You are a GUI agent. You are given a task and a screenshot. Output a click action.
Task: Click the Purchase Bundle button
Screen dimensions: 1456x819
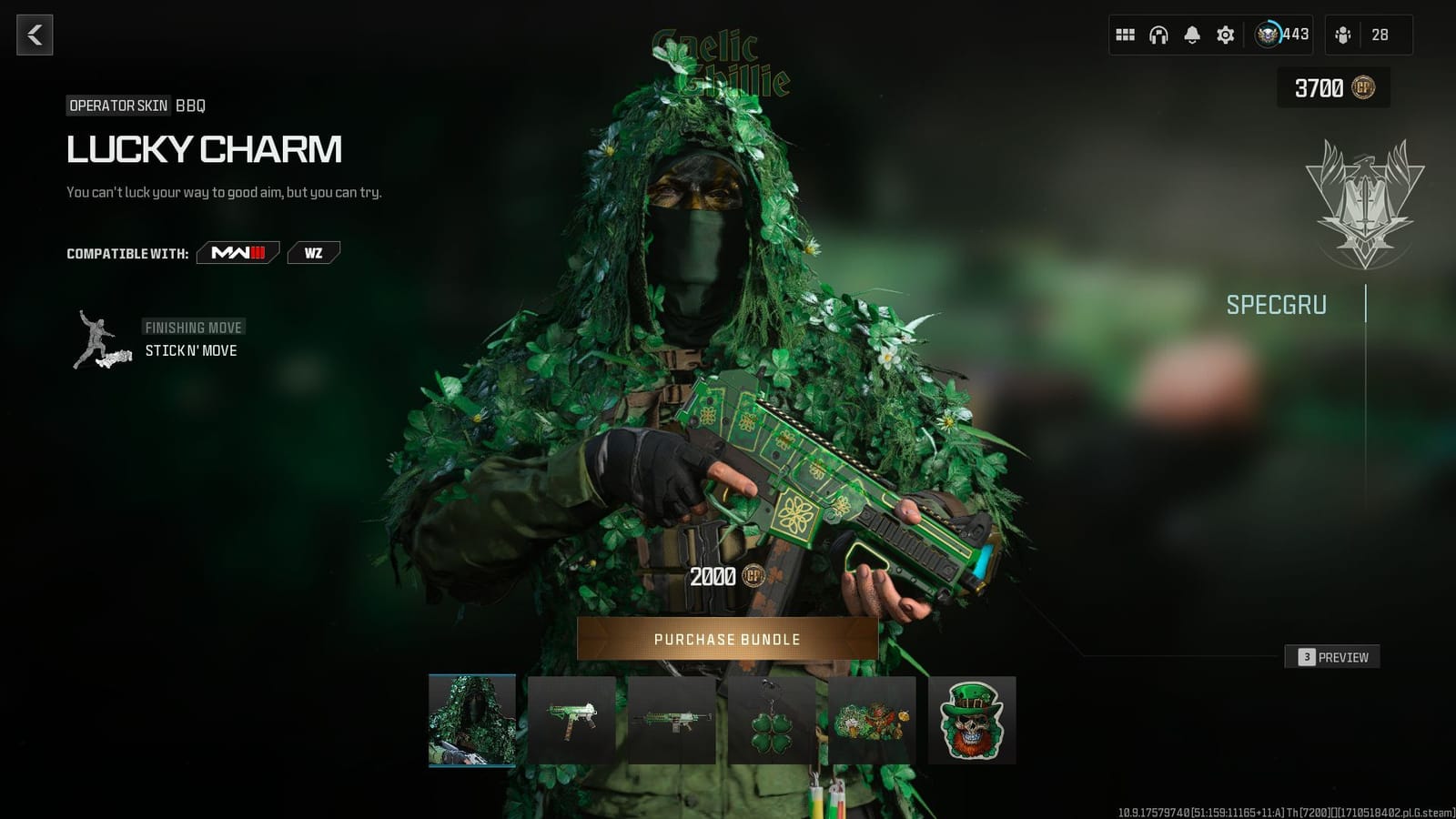[x=728, y=639]
